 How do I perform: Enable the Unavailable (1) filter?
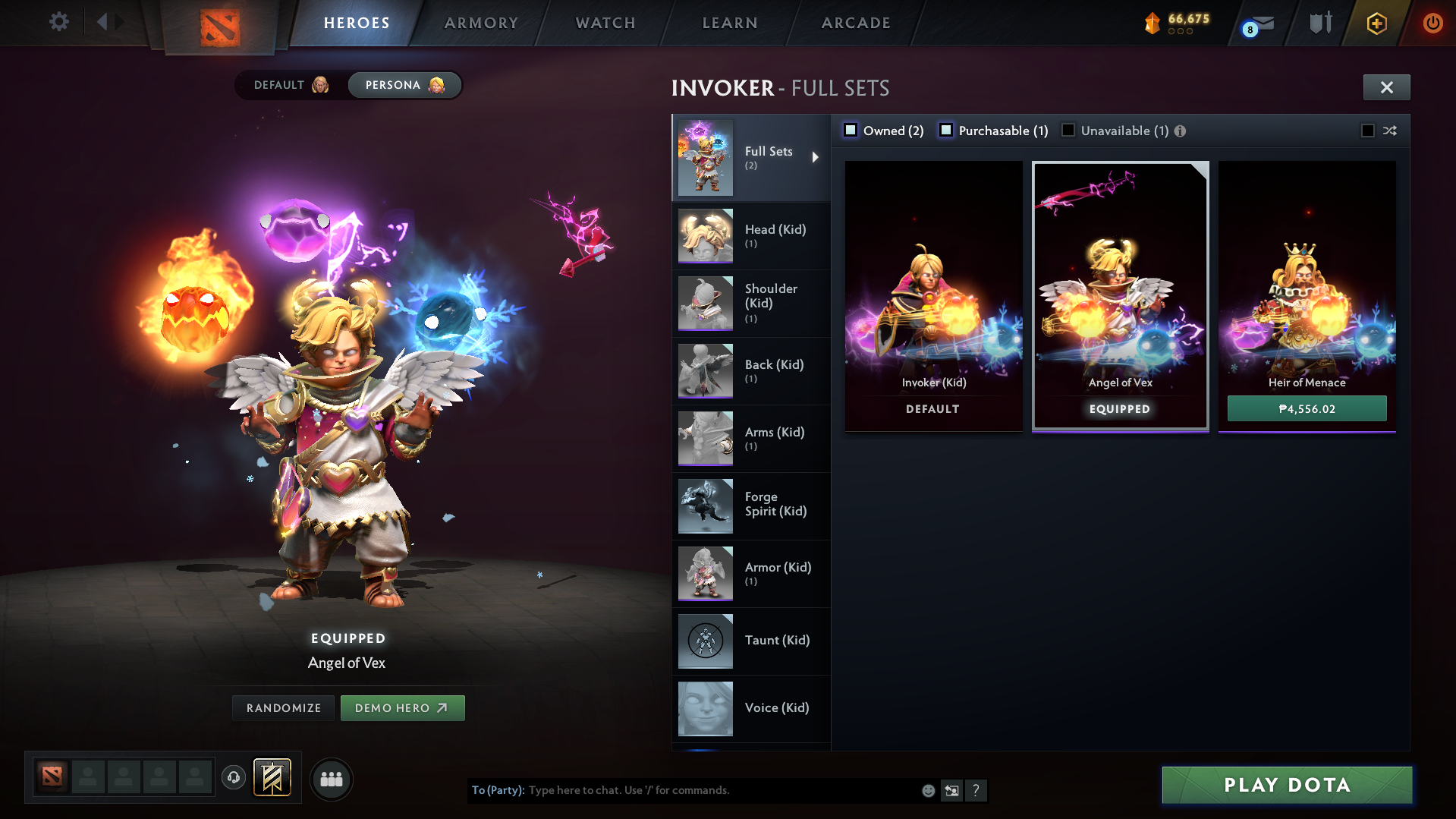pyautogui.click(x=1068, y=130)
